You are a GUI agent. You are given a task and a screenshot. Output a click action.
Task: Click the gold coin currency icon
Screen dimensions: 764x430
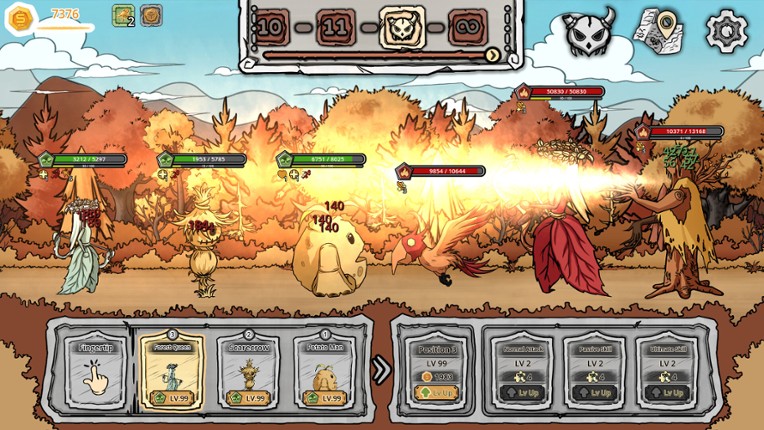pos(20,18)
